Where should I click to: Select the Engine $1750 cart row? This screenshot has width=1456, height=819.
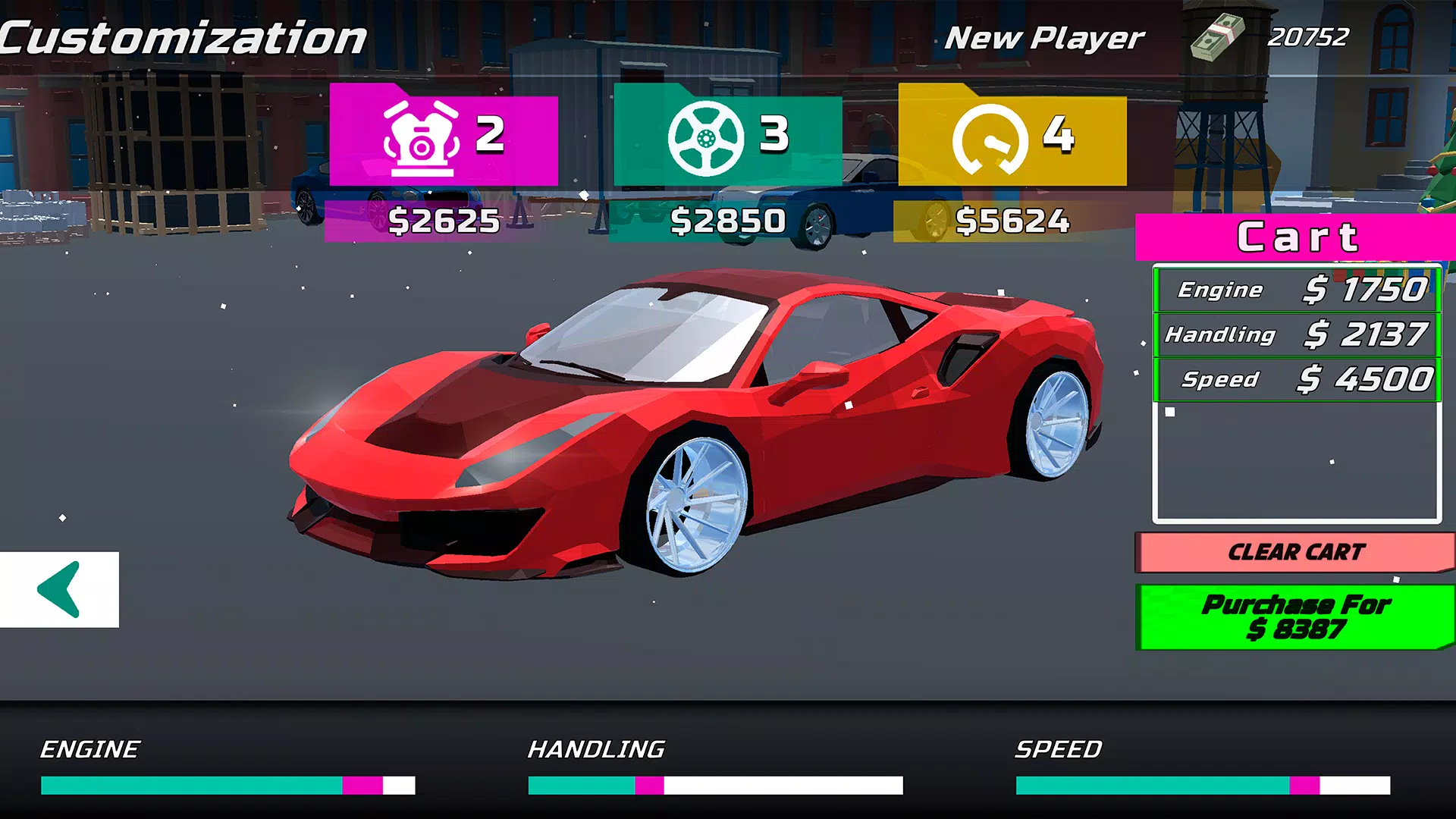(1297, 290)
